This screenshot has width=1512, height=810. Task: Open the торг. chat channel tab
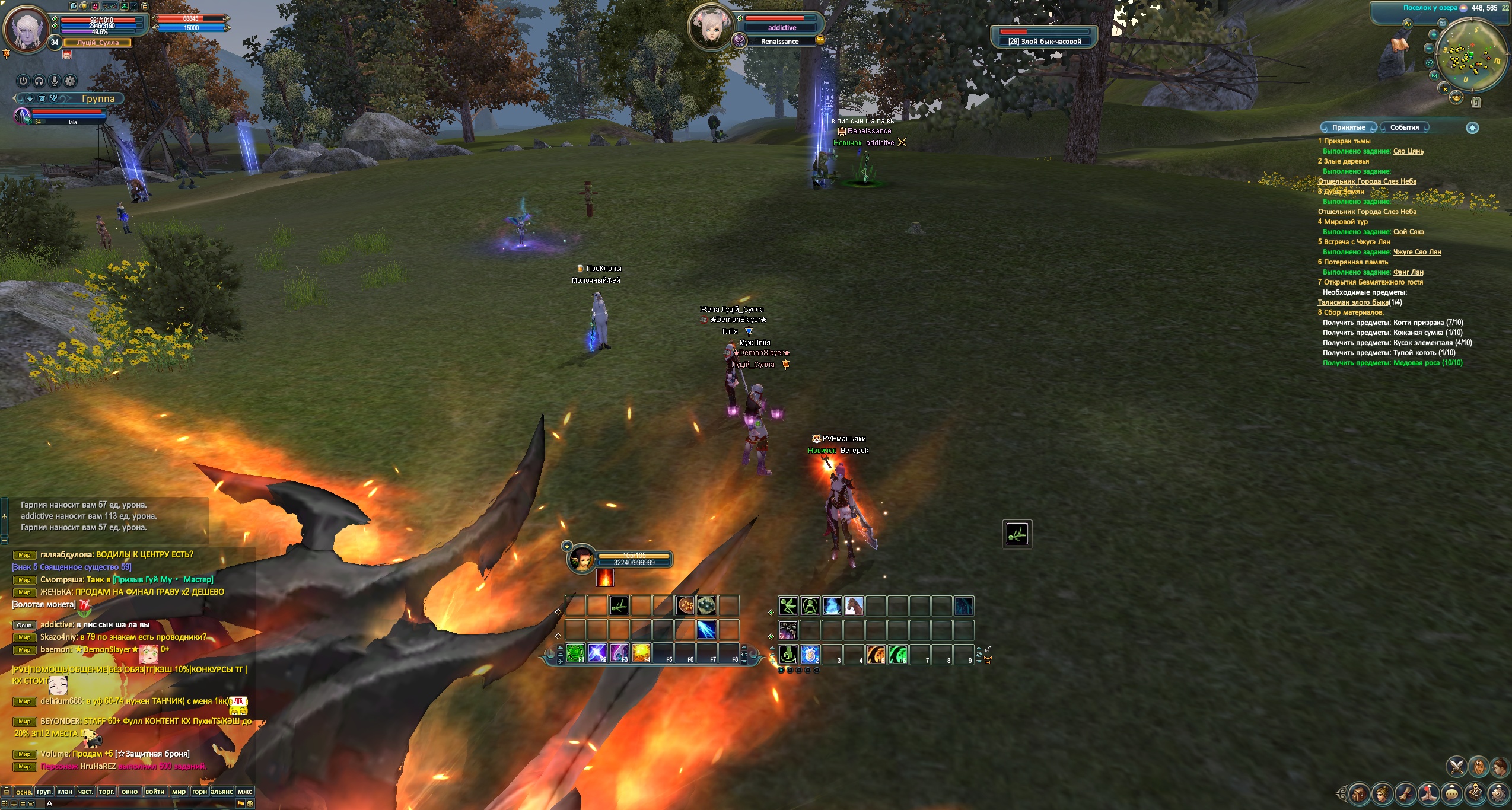point(107,792)
